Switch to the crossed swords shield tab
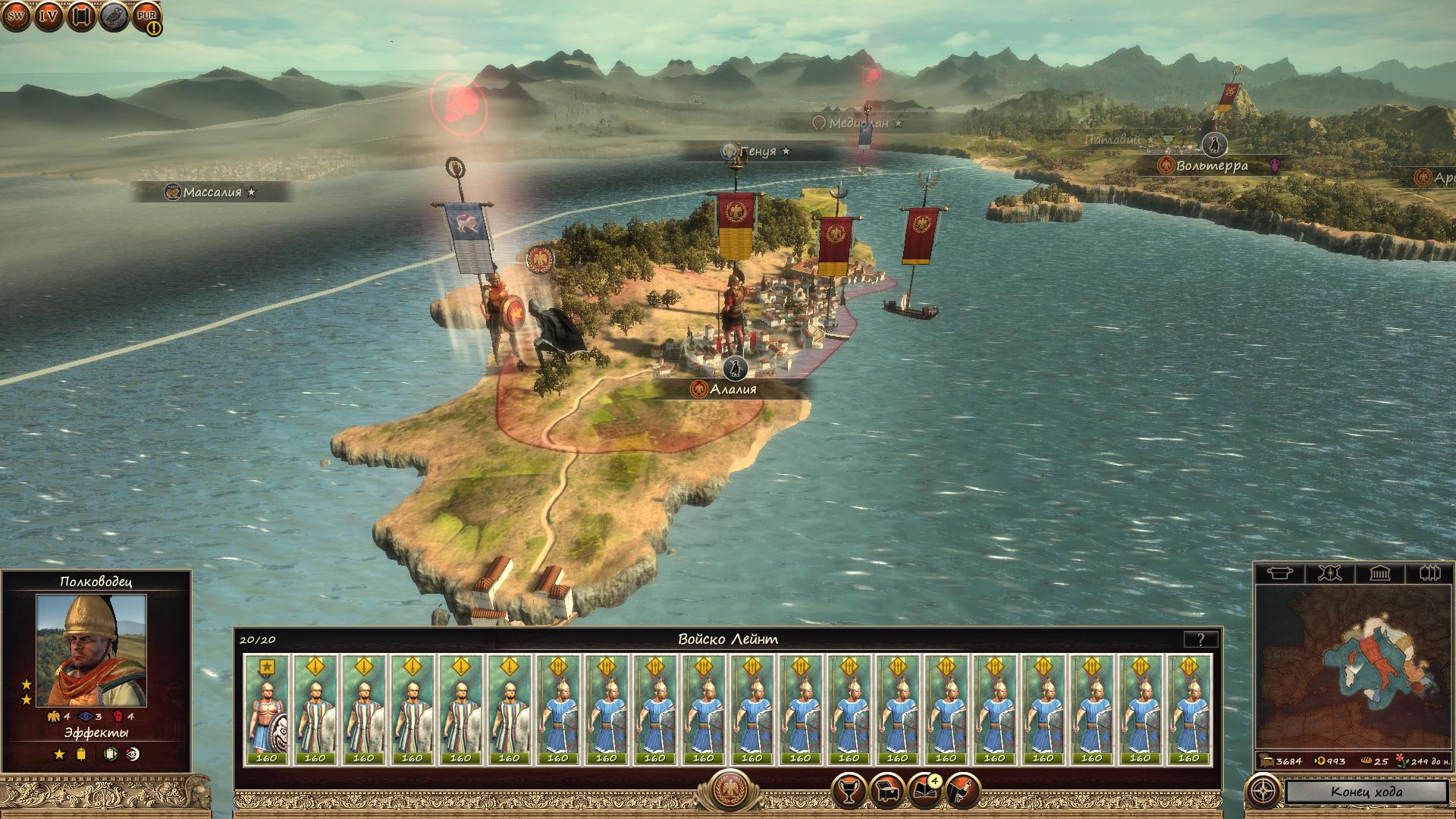This screenshot has height=819, width=1456. 1329,573
